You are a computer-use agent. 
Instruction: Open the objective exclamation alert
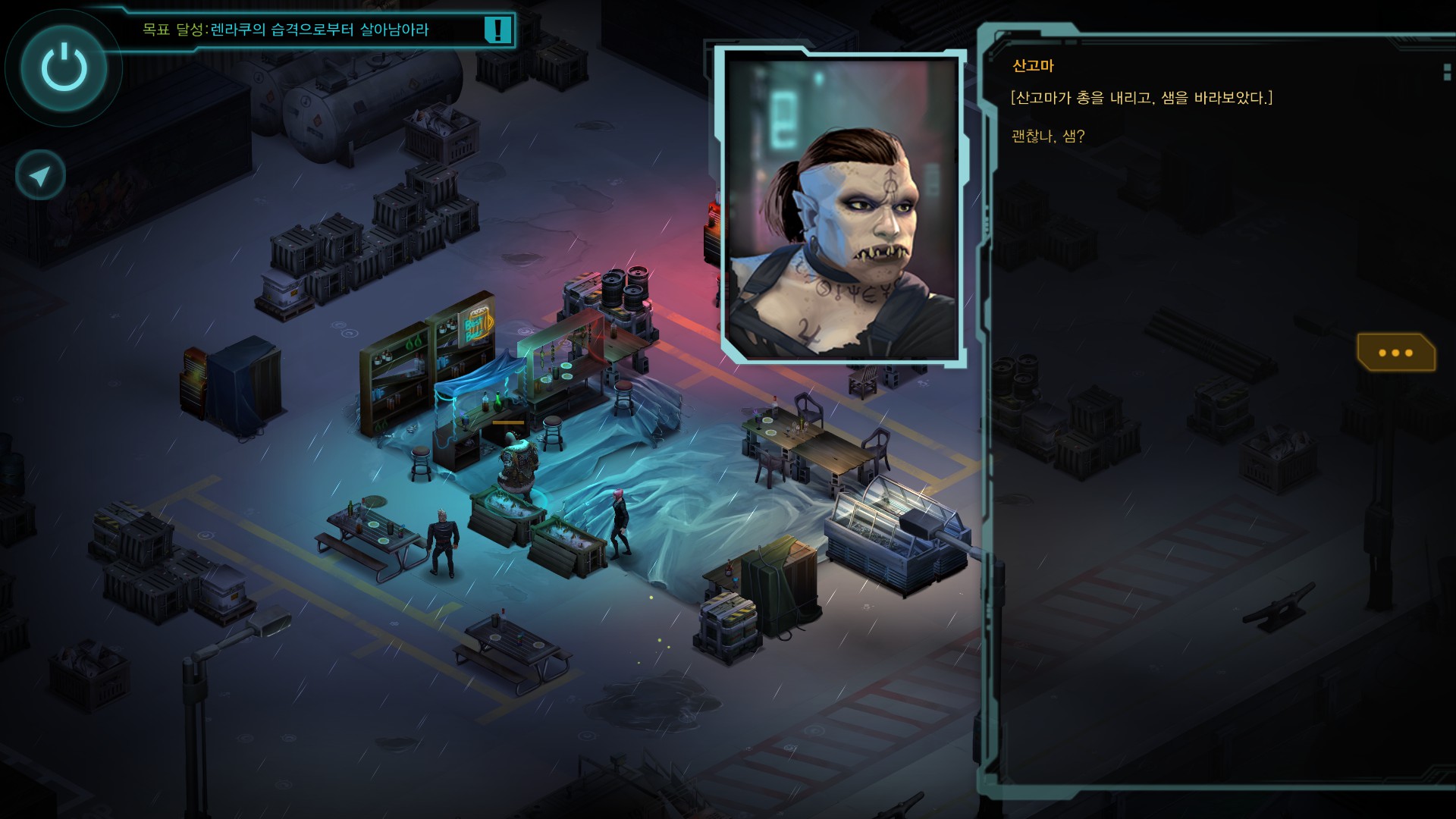pyautogui.click(x=497, y=30)
